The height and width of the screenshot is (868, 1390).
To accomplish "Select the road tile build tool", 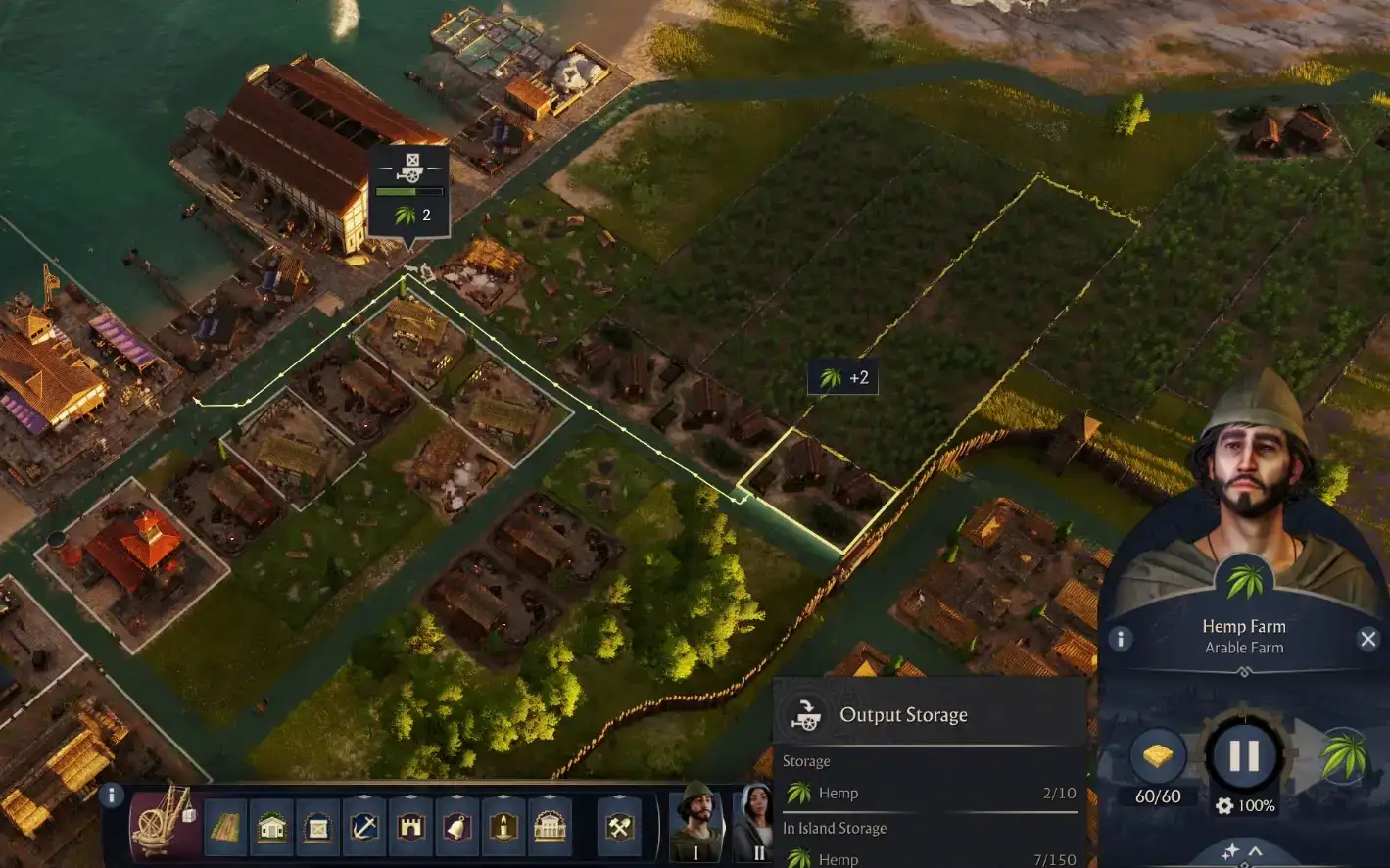I will (224, 827).
